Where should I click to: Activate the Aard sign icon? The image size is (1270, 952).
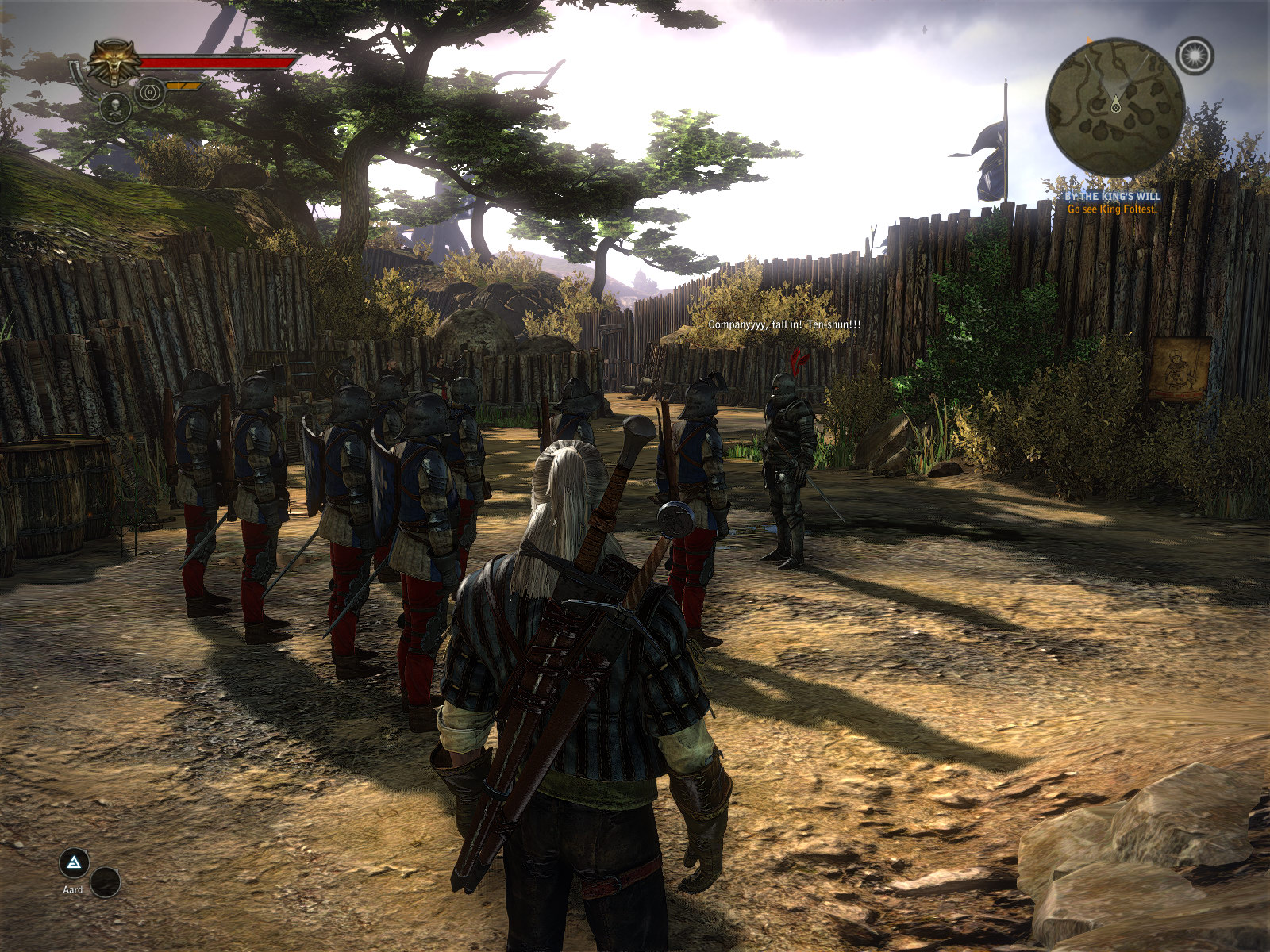click(x=74, y=863)
